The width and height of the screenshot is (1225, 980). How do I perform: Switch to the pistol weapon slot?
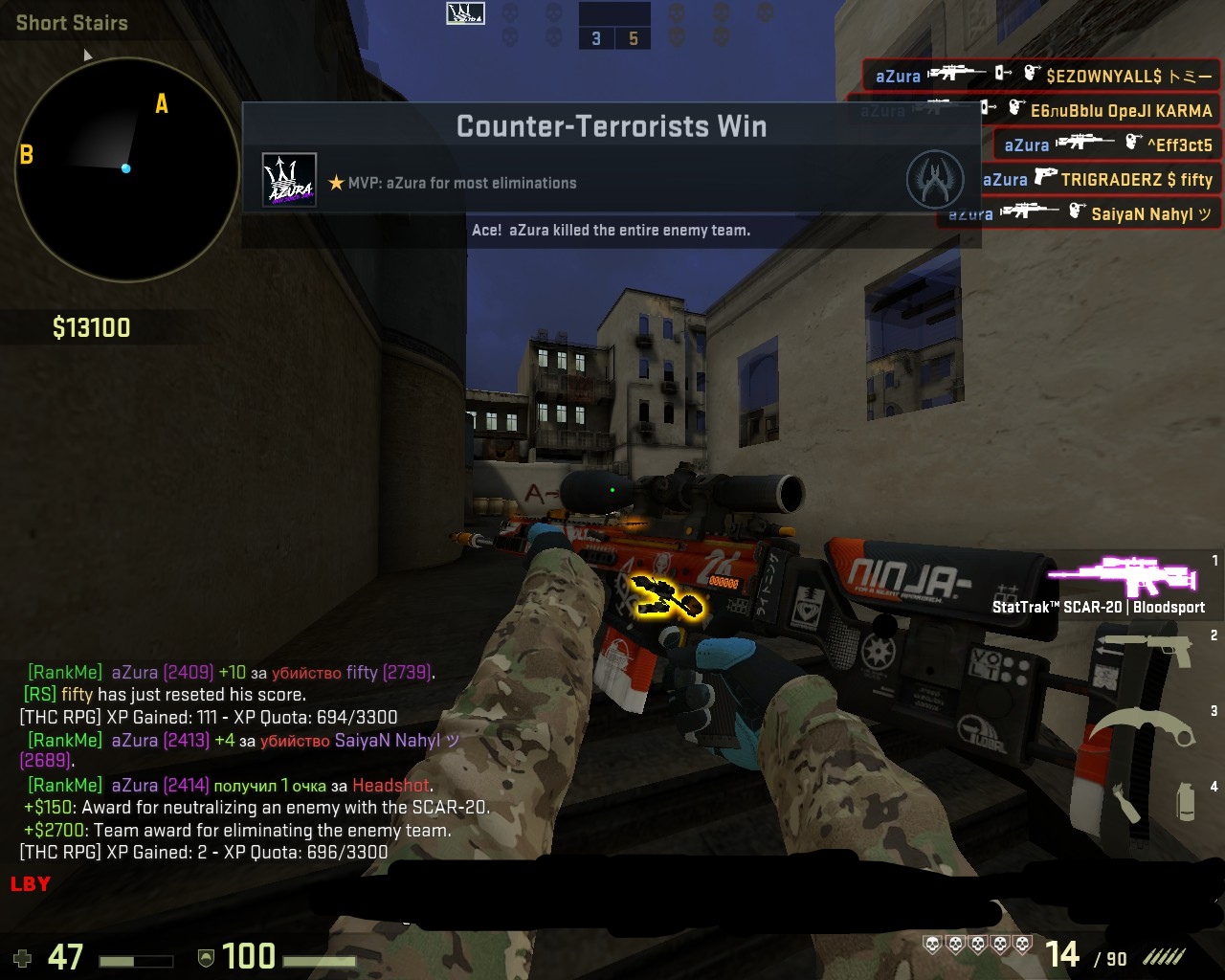[1147, 649]
